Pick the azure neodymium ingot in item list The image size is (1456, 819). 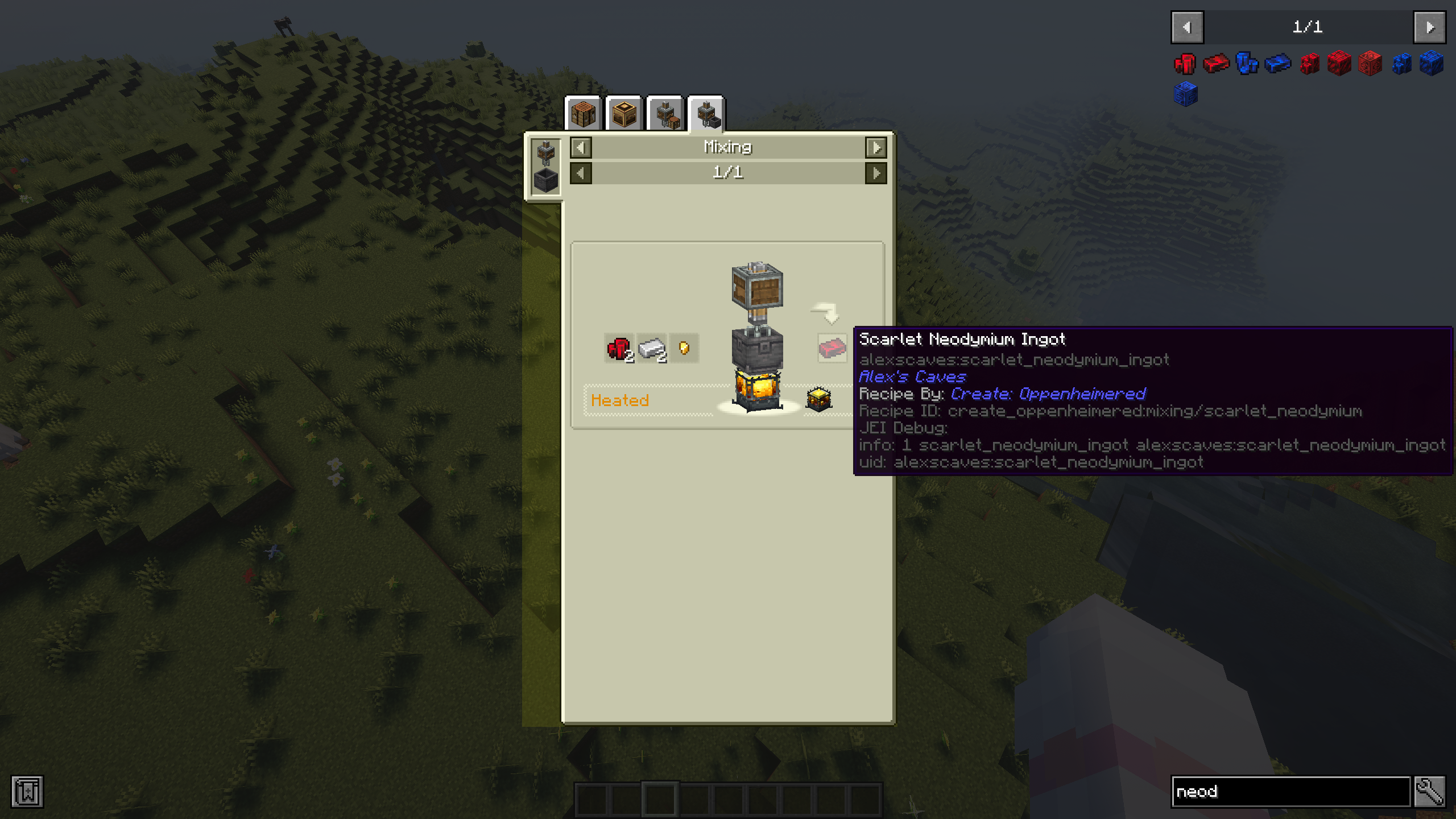point(1278,63)
